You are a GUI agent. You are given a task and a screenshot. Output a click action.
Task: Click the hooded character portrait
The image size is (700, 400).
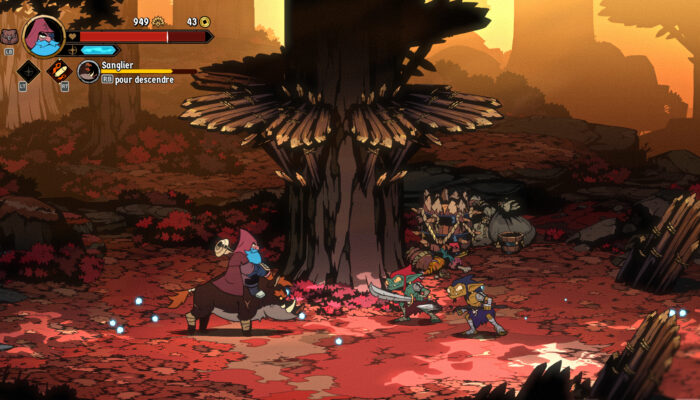(43, 35)
